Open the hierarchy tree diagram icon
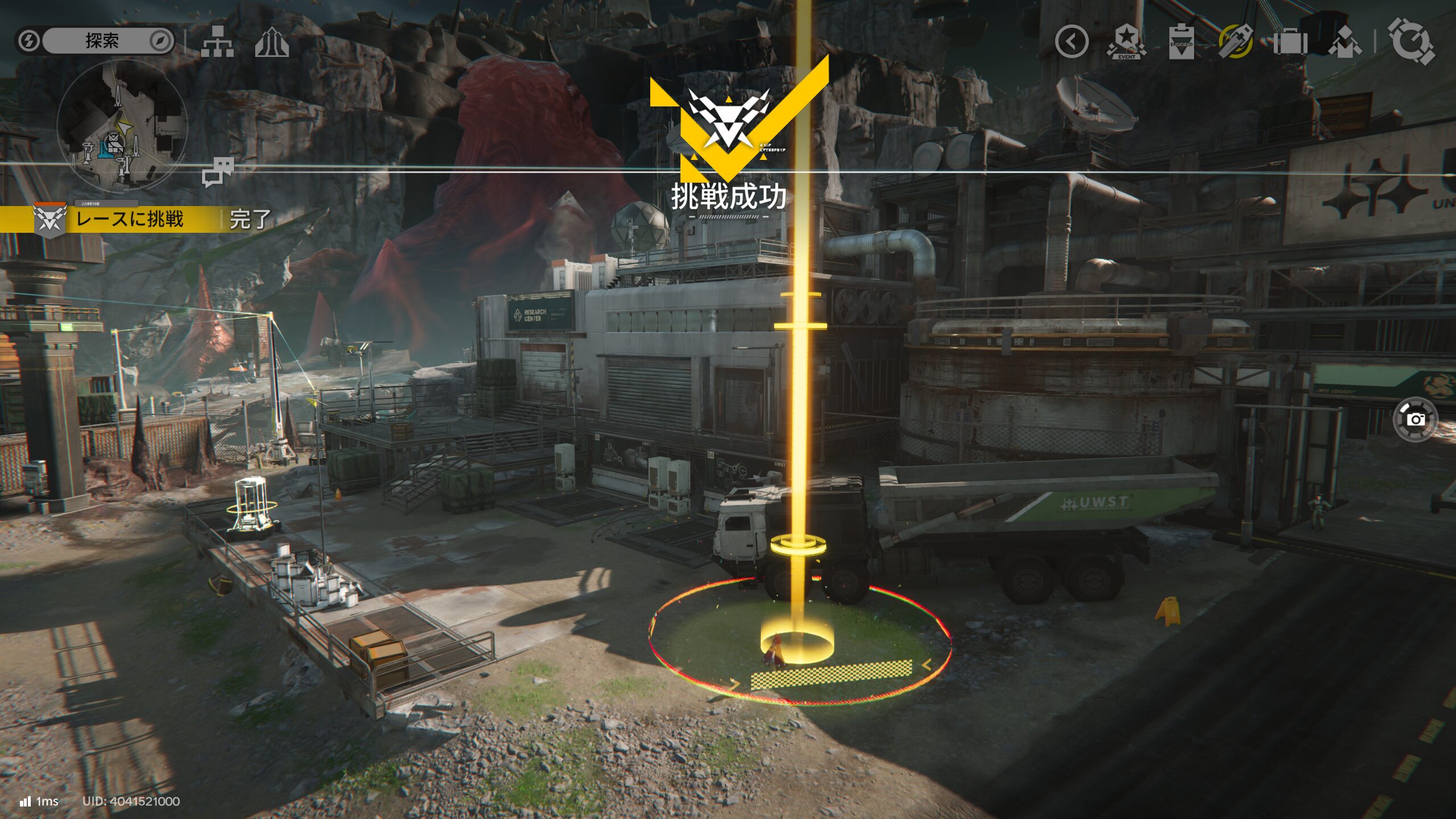This screenshot has height=819, width=1456. (x=217, y=42)
